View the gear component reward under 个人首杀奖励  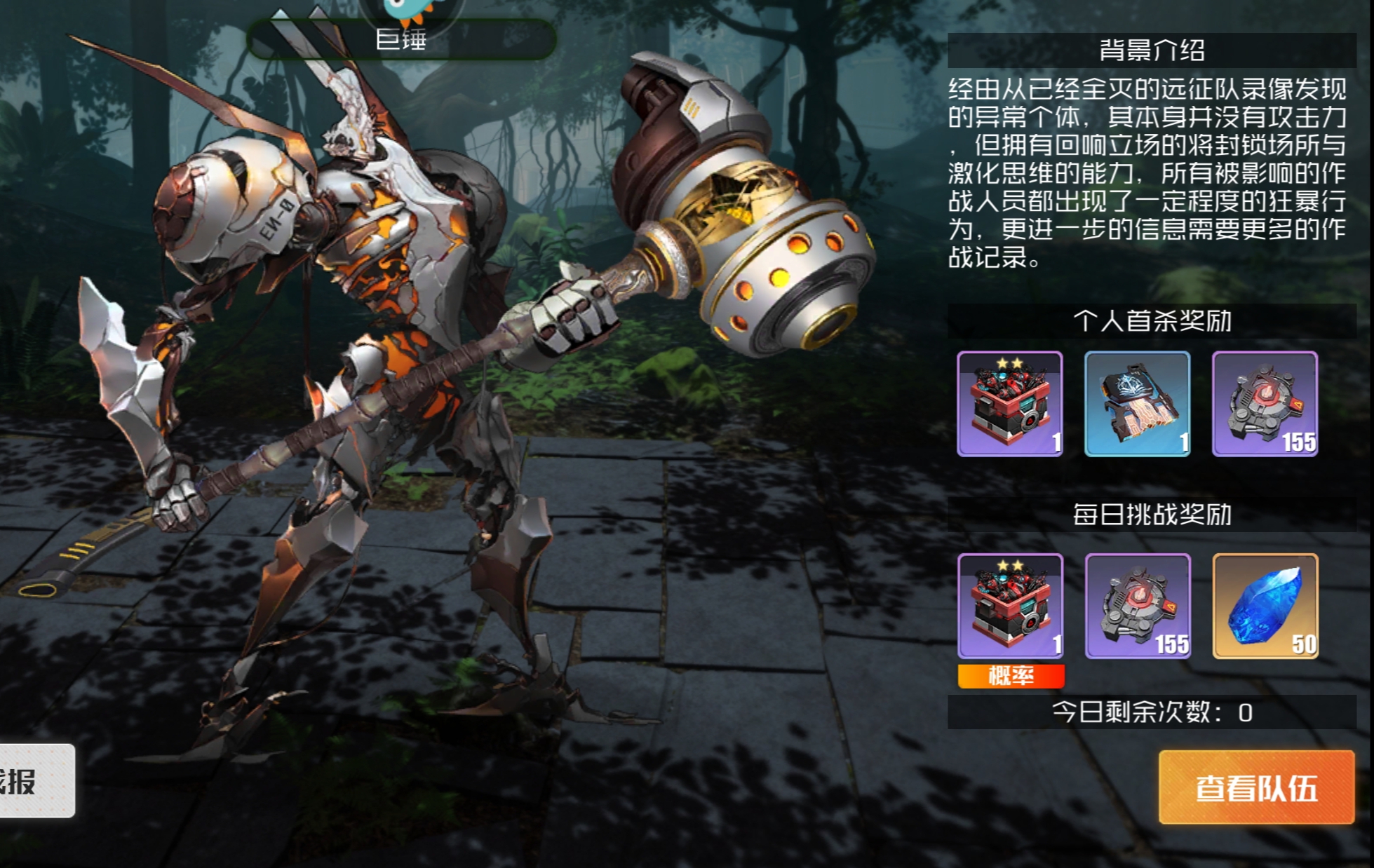(1265, 404)
